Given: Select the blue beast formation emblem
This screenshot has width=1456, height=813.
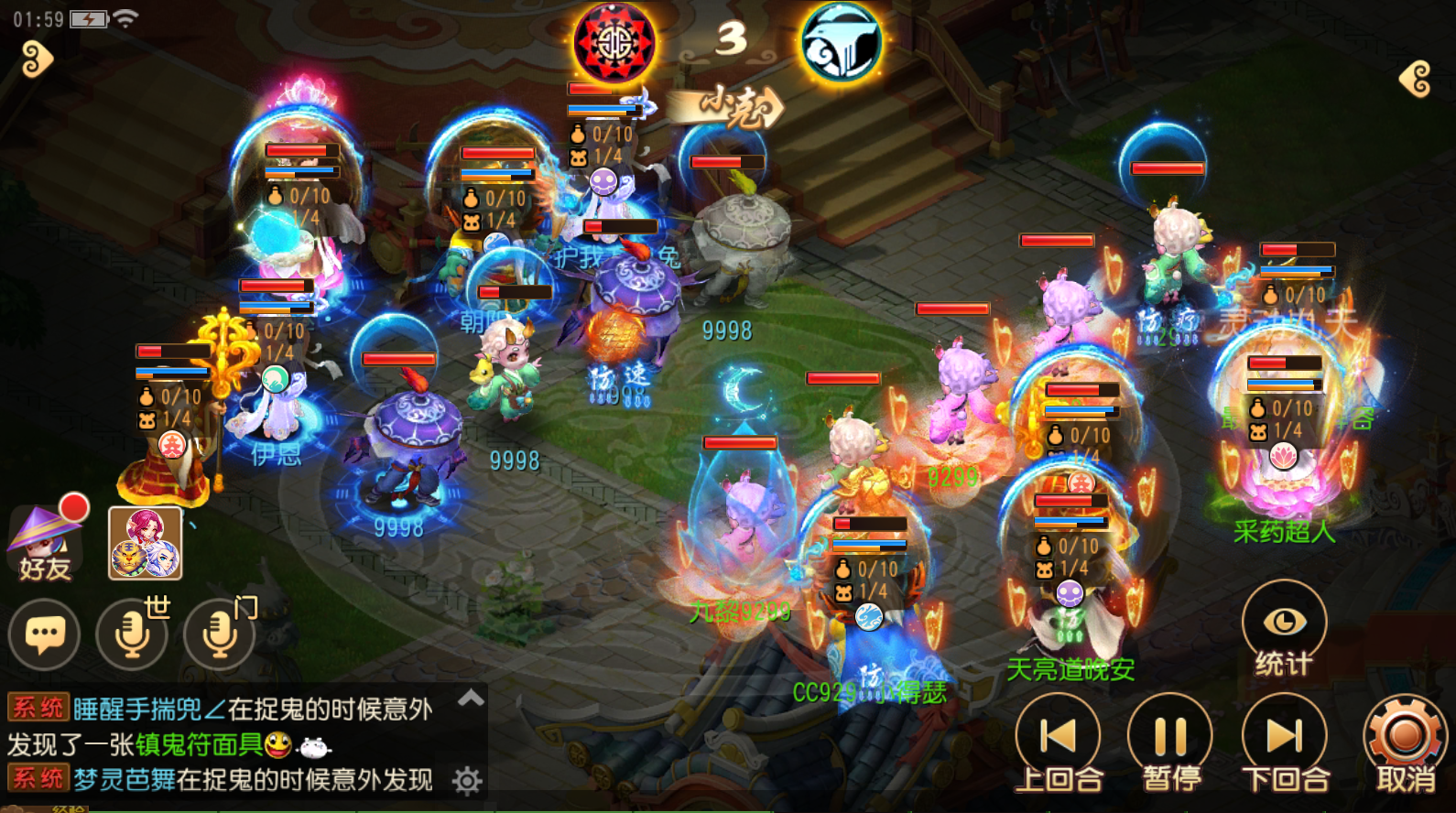Looking at the screenshot, I should click(841, 42).
